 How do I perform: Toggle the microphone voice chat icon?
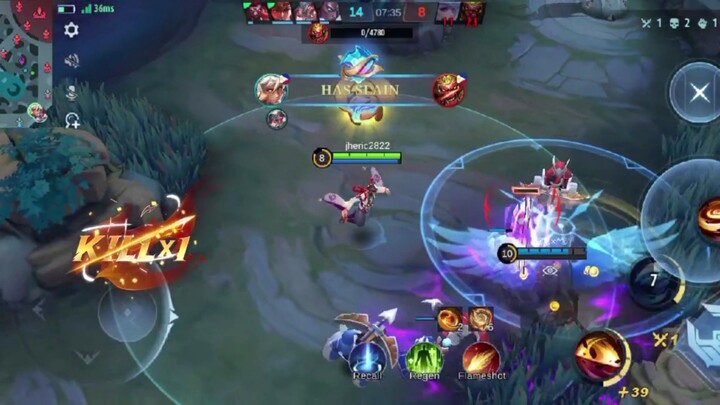[x=71, y=91]
